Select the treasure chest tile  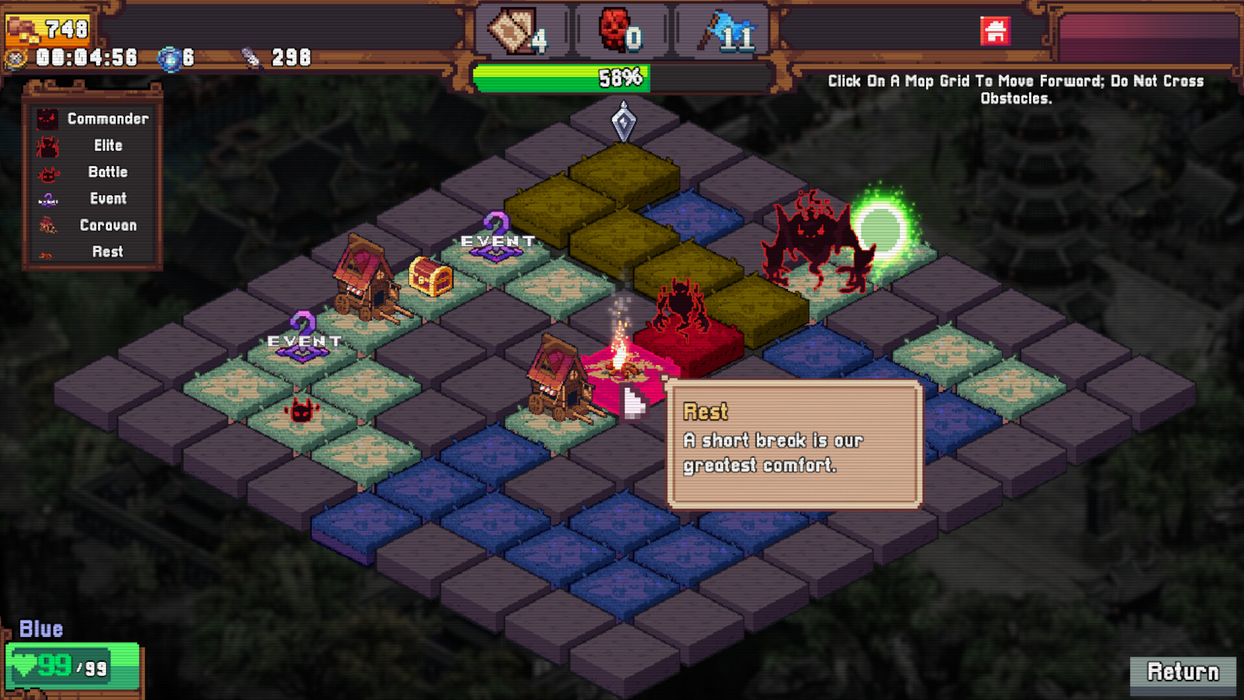pos(431,278)
